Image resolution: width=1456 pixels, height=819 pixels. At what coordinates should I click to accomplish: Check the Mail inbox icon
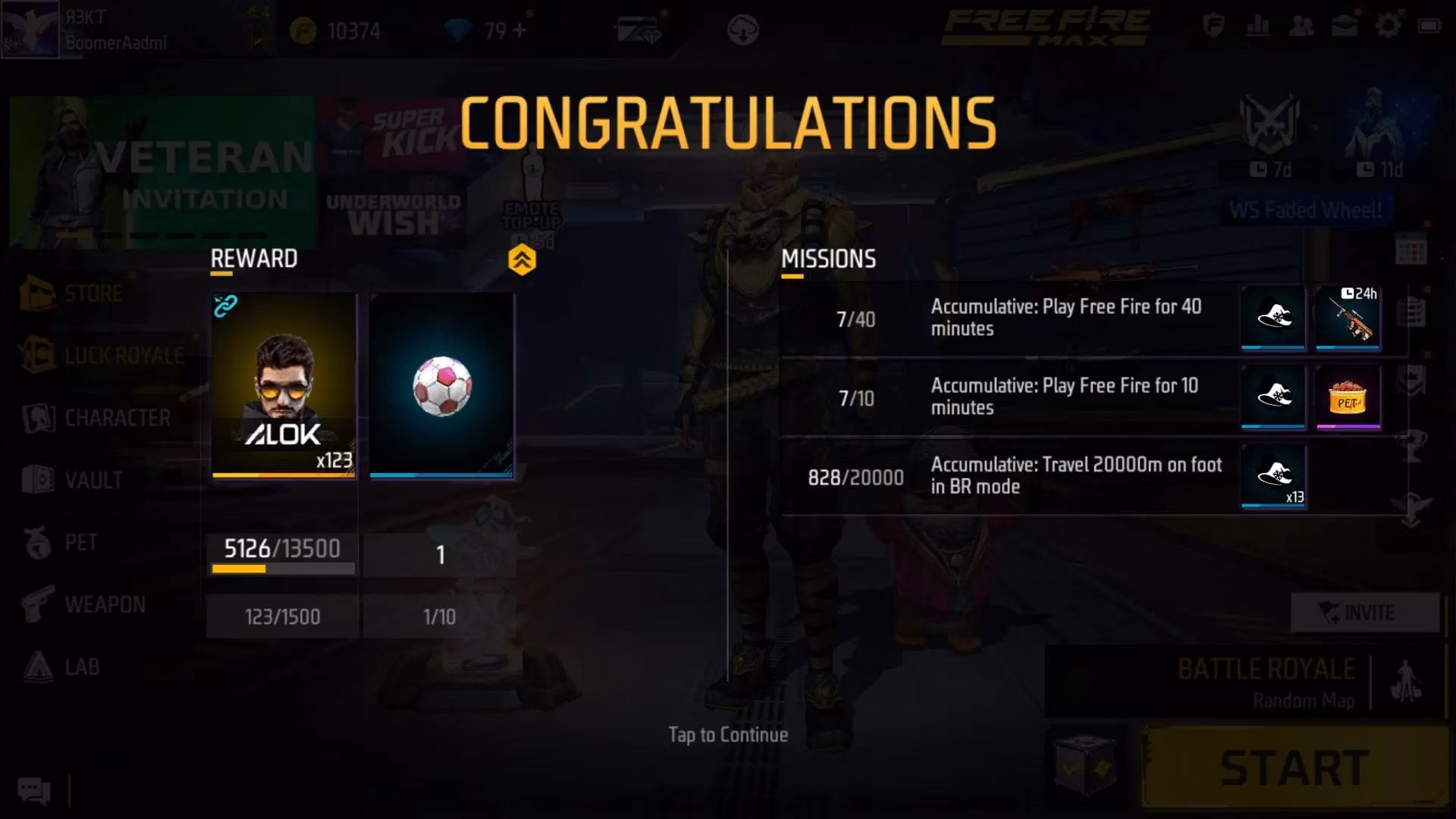[x=1345, y=25]
